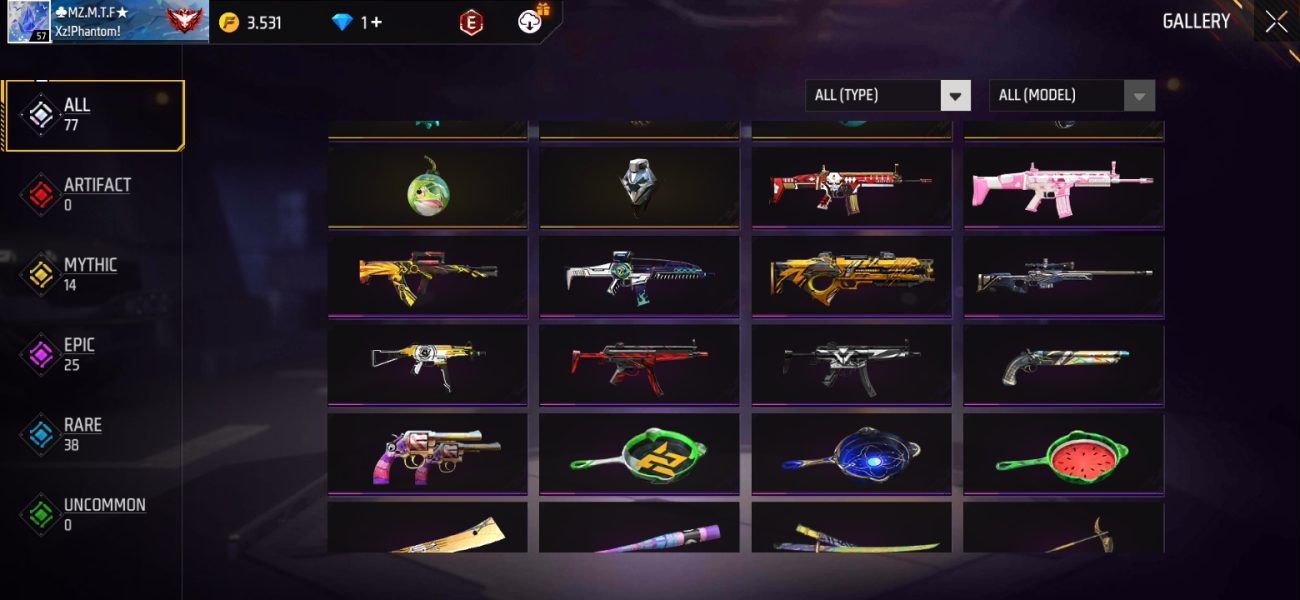
Task: Pick the red skull assault rifle skin
Action: pyautogui.click(x=851, y=186)
